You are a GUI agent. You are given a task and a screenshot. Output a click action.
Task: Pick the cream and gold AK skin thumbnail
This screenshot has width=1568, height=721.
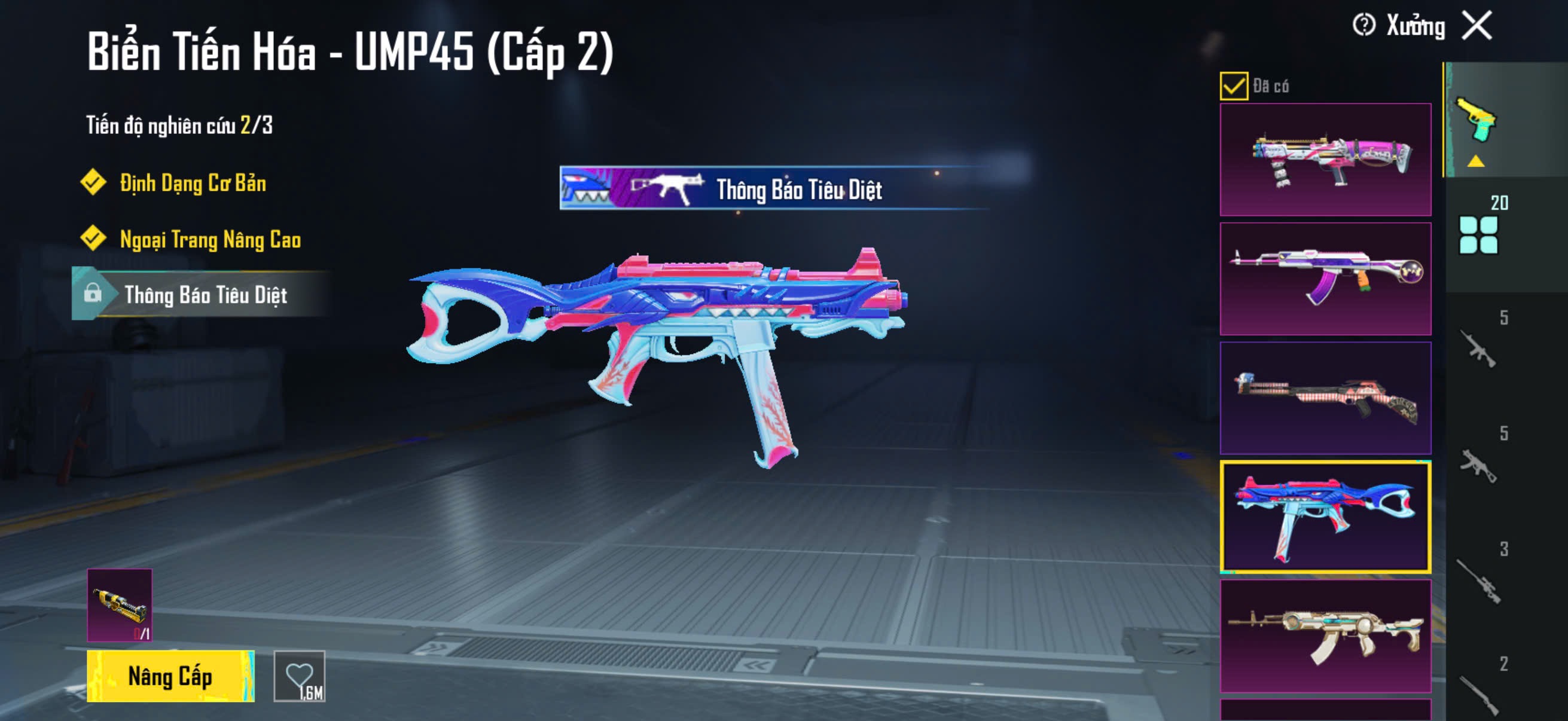click(x=1325, y=636)
